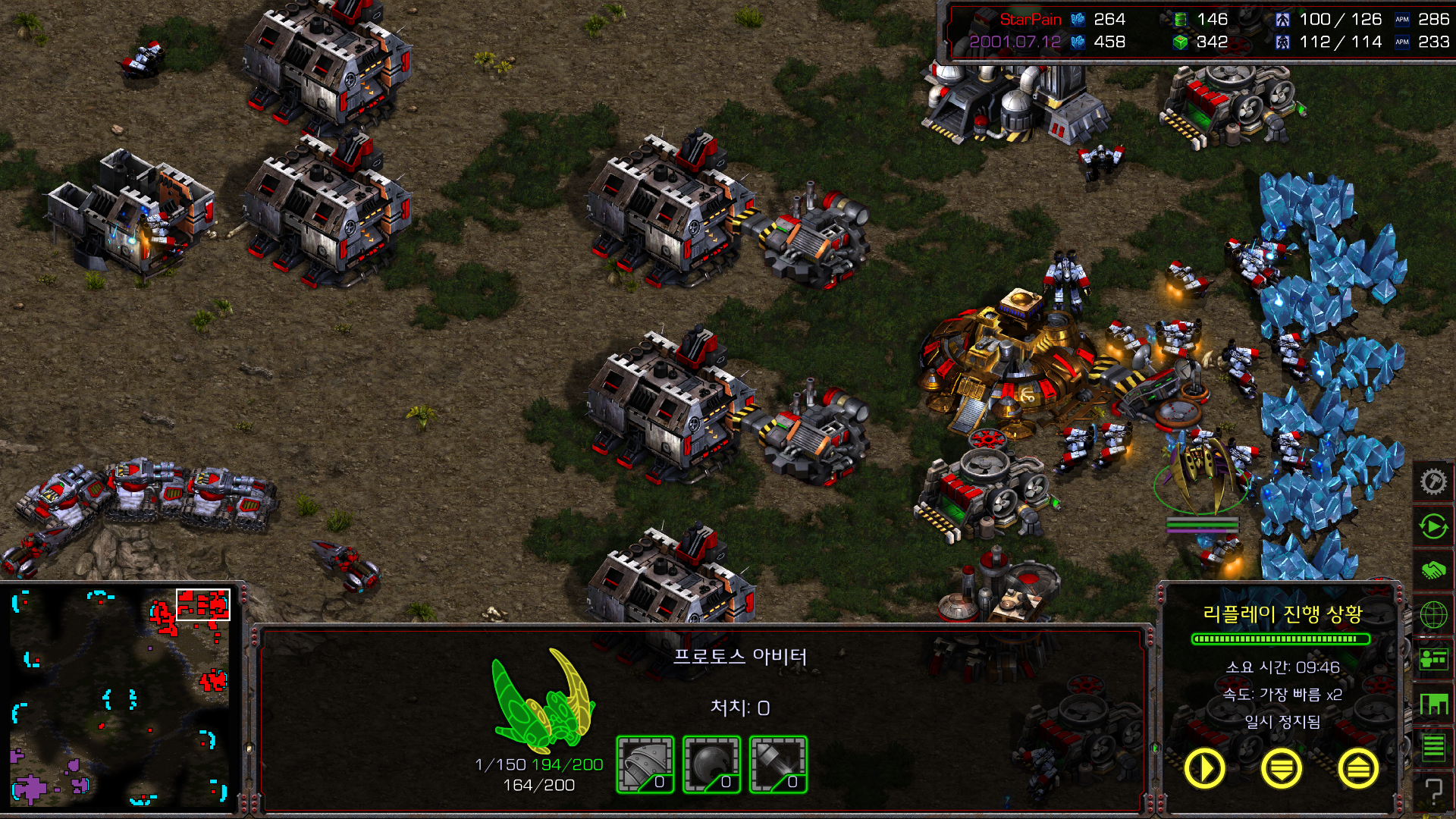Click the replay progress bar
The width and height of the screenshot is (1456, 819).
[x=1281, y=639]
